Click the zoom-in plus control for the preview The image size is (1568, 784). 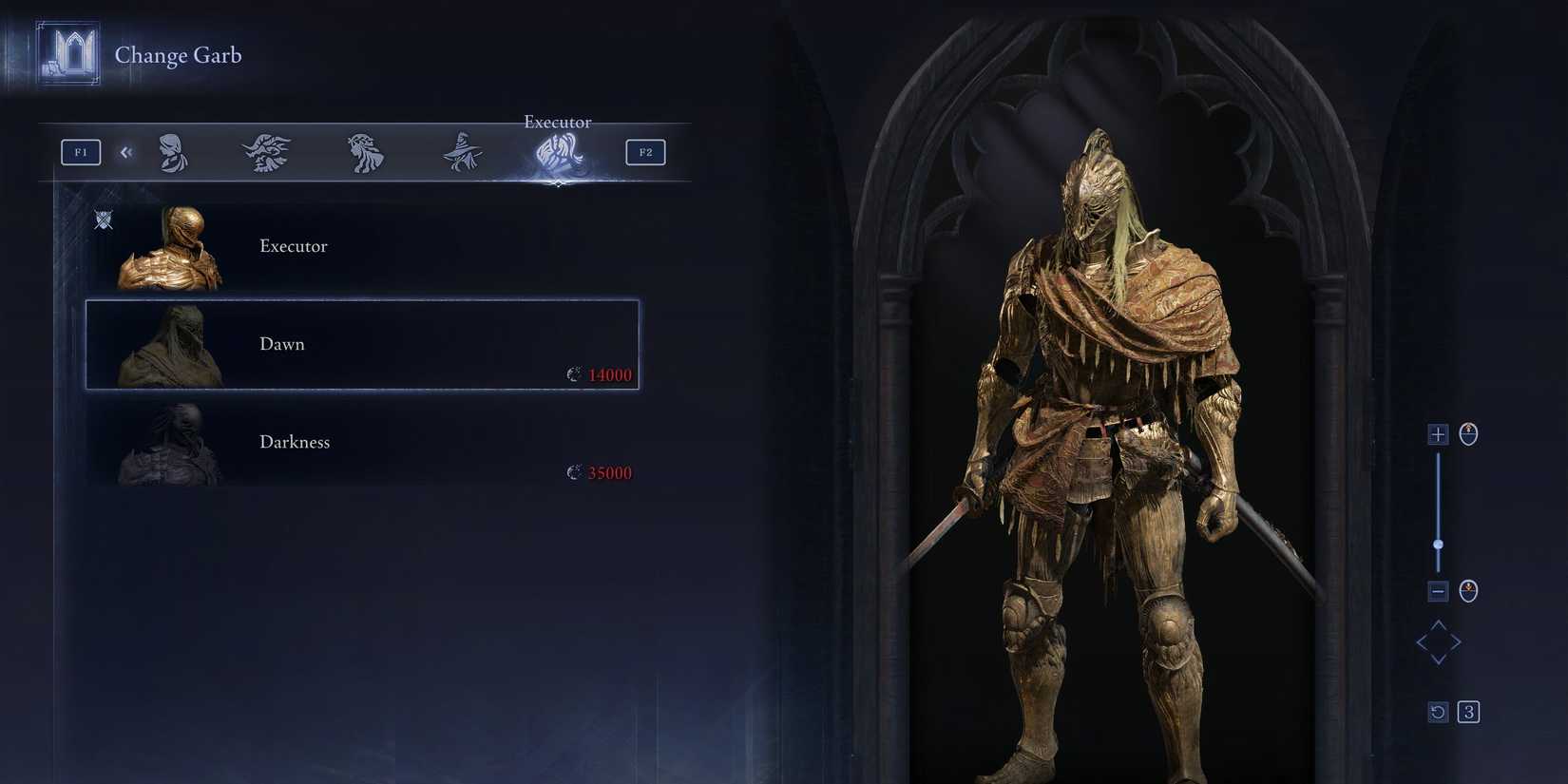click(1438, 434)
